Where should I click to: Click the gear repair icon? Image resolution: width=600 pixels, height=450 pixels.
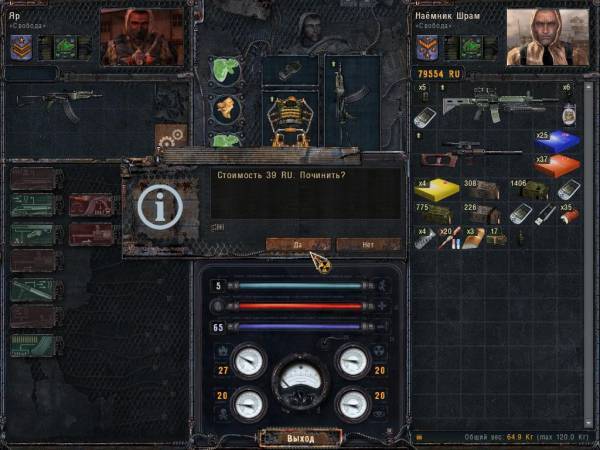coord(171,136)
